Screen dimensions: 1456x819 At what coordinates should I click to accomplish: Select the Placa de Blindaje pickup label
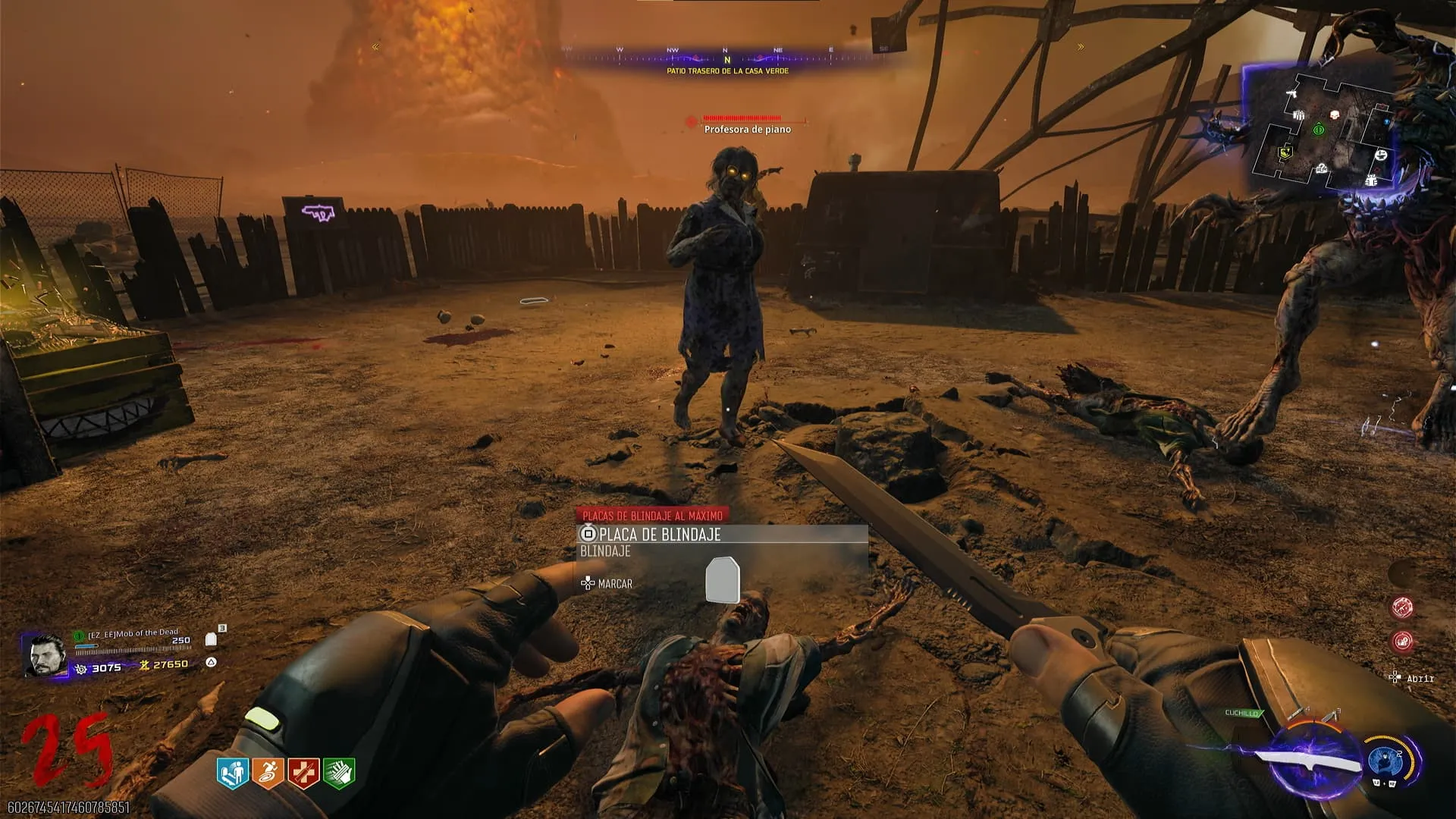pos(658,535)
